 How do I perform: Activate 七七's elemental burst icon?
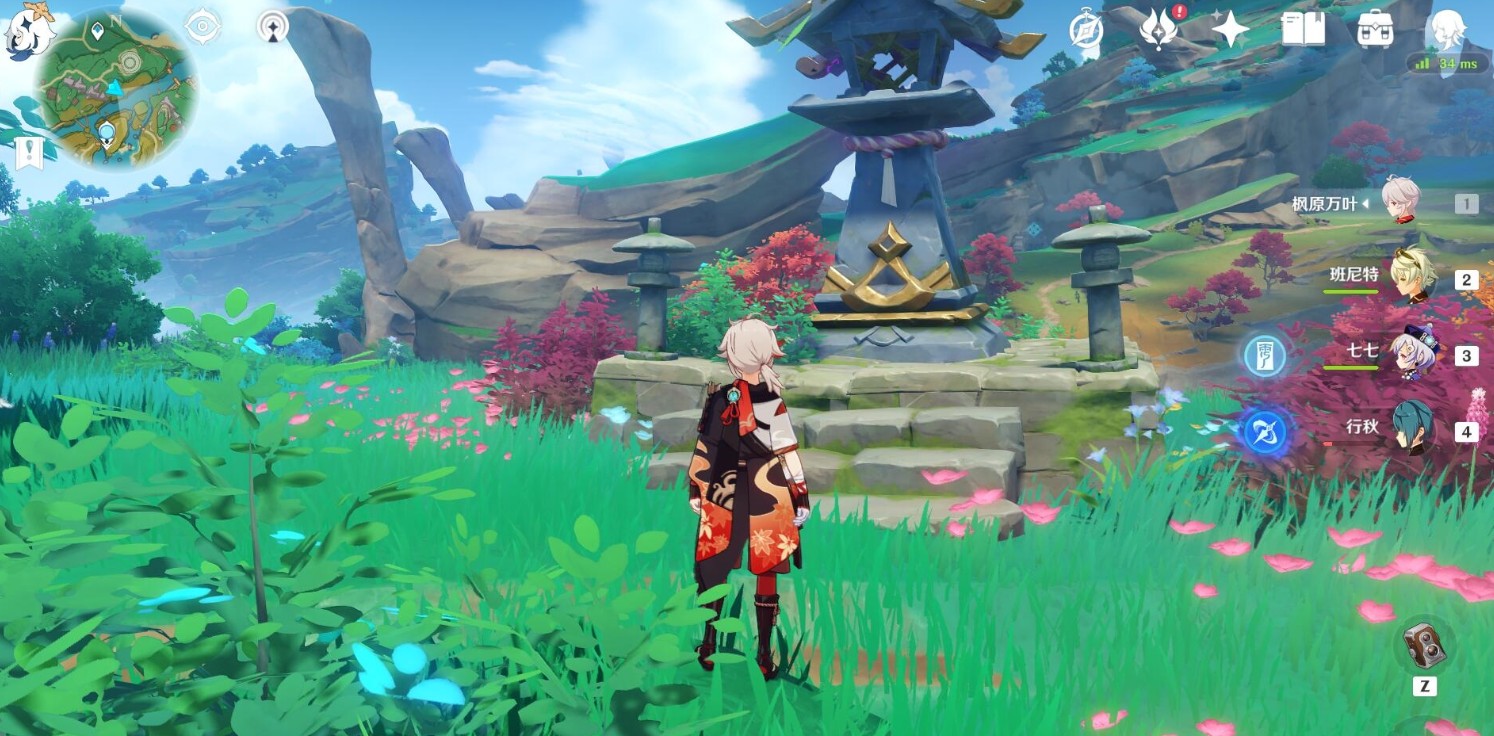coord(1265,355)
